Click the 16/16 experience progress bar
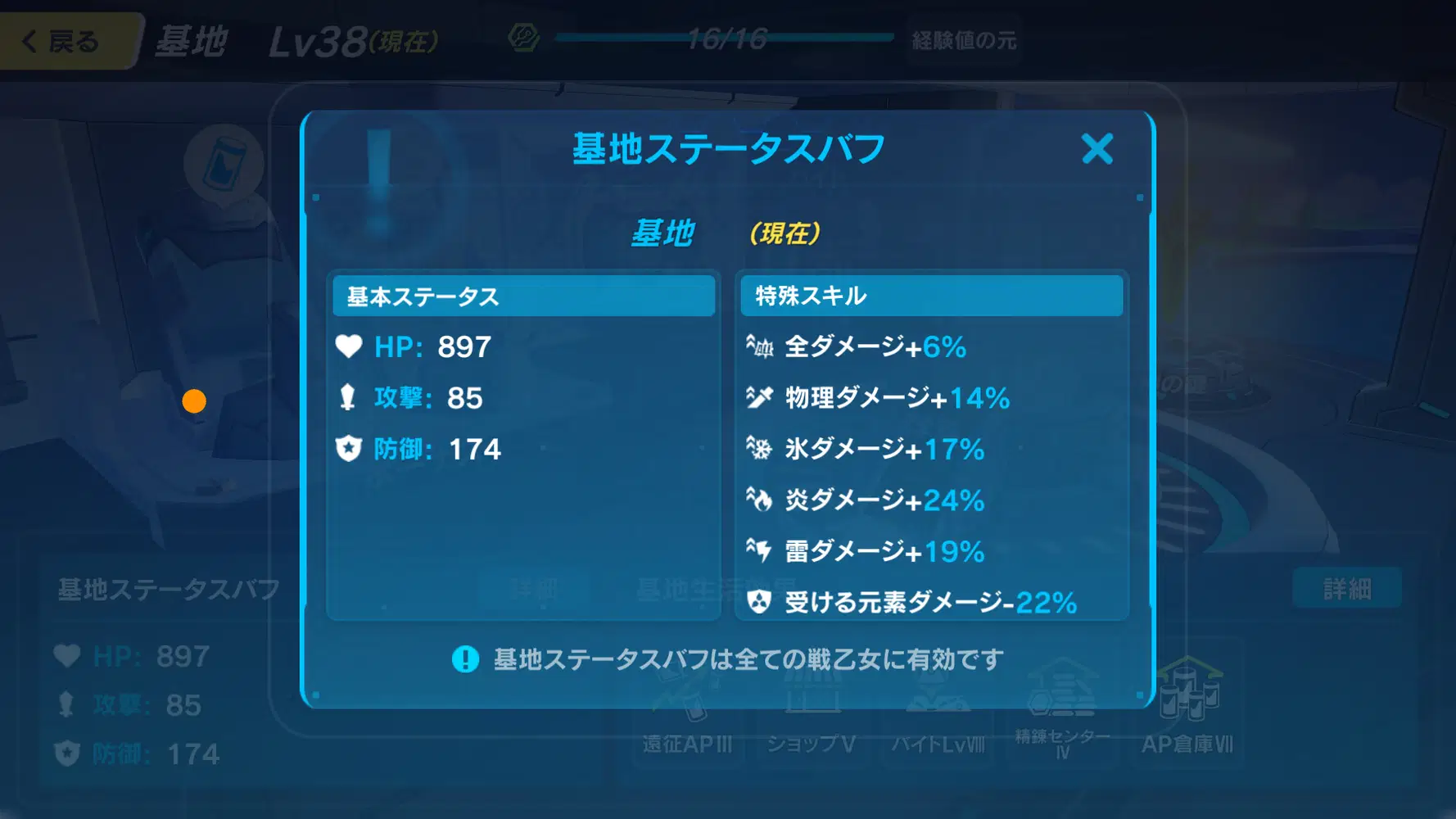This screenshot has height=819, width=1456. click(x=725, y=36)
